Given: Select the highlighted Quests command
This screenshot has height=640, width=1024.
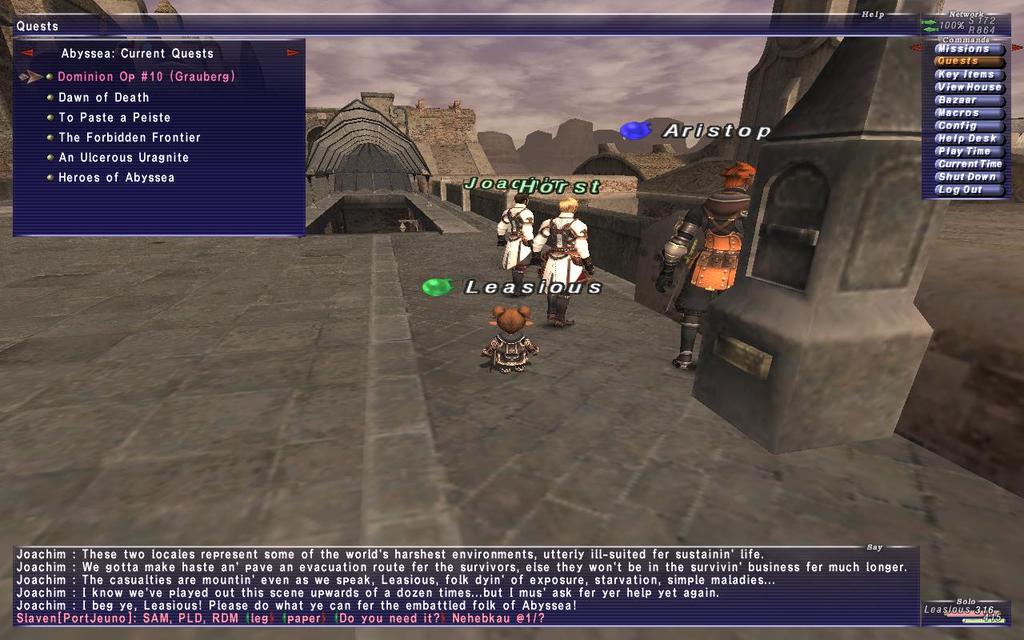Looking at the screenshot, I should click(967, 61).
